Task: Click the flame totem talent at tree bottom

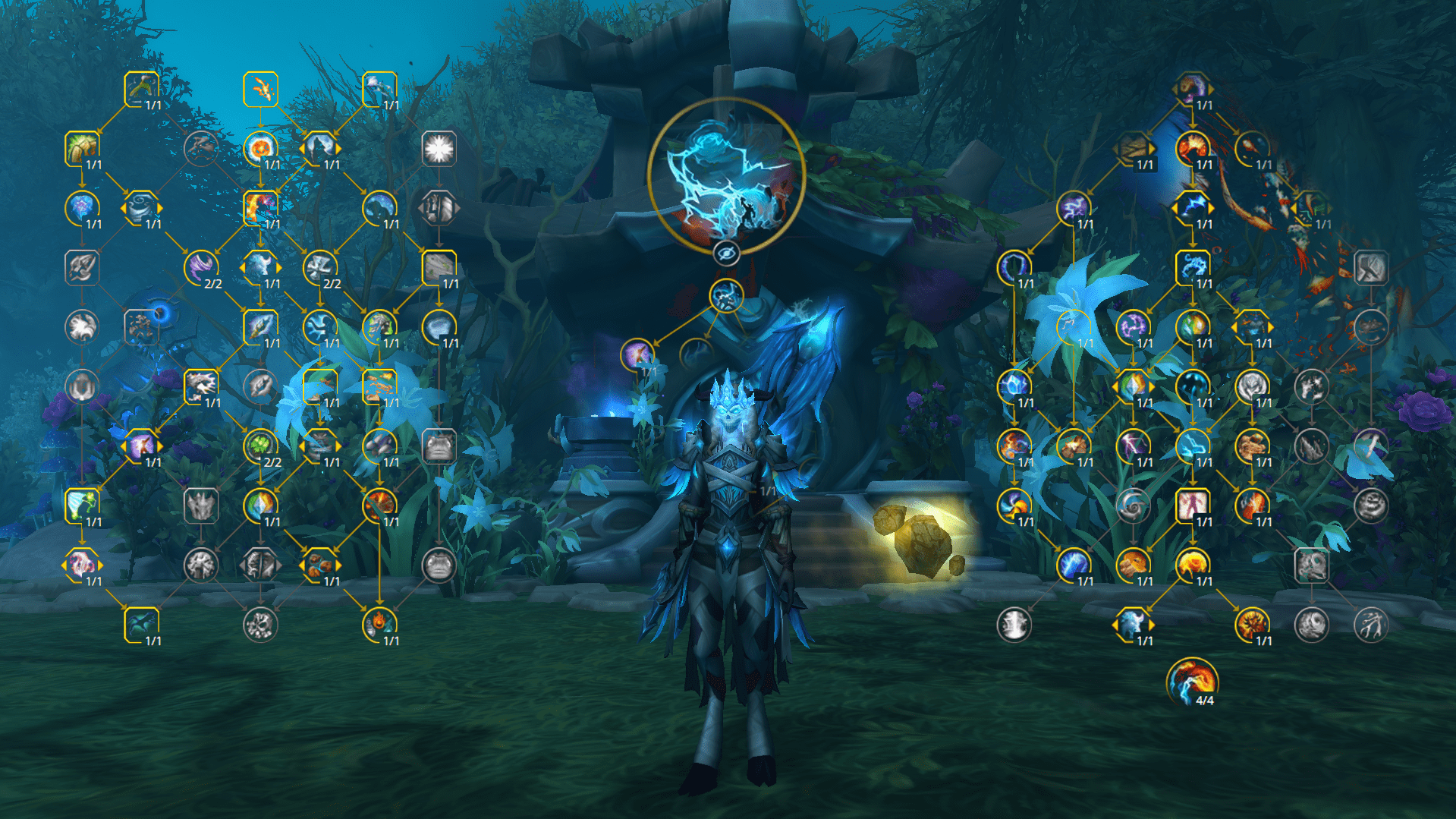Action: 379,624
